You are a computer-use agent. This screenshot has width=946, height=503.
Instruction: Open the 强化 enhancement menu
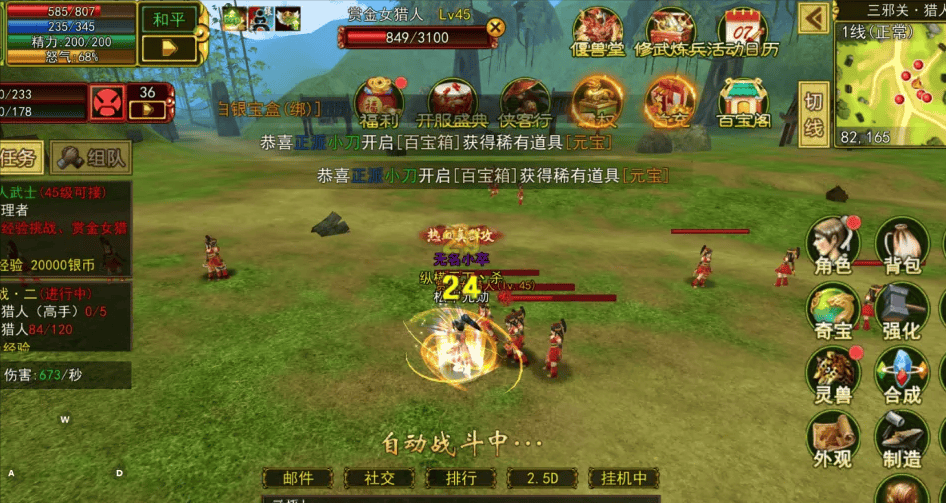pos(902,310)
